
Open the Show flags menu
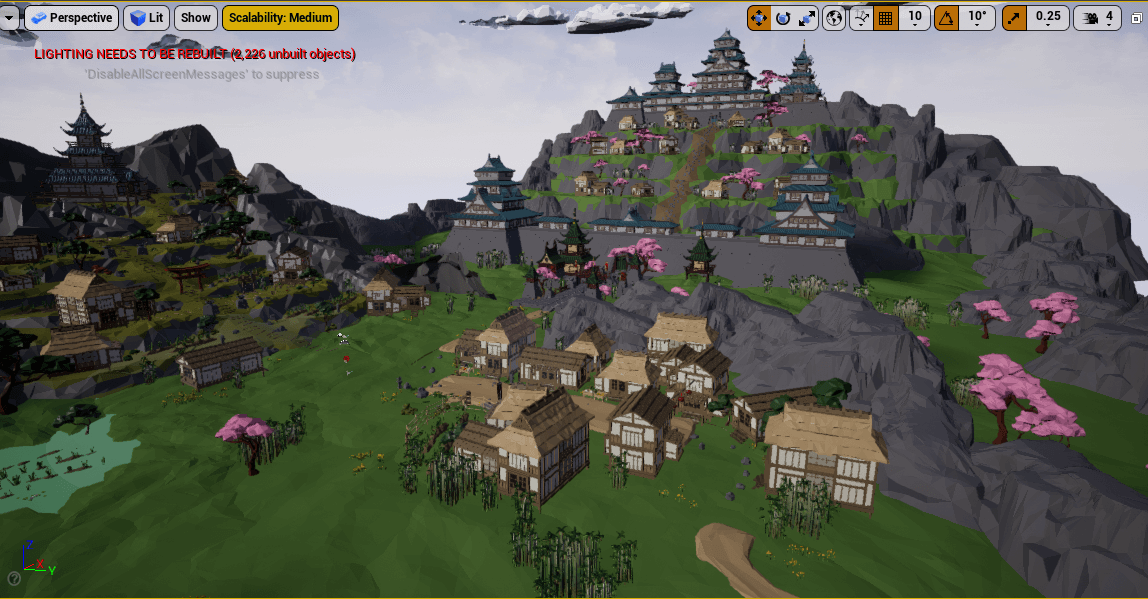coord(196,17)
